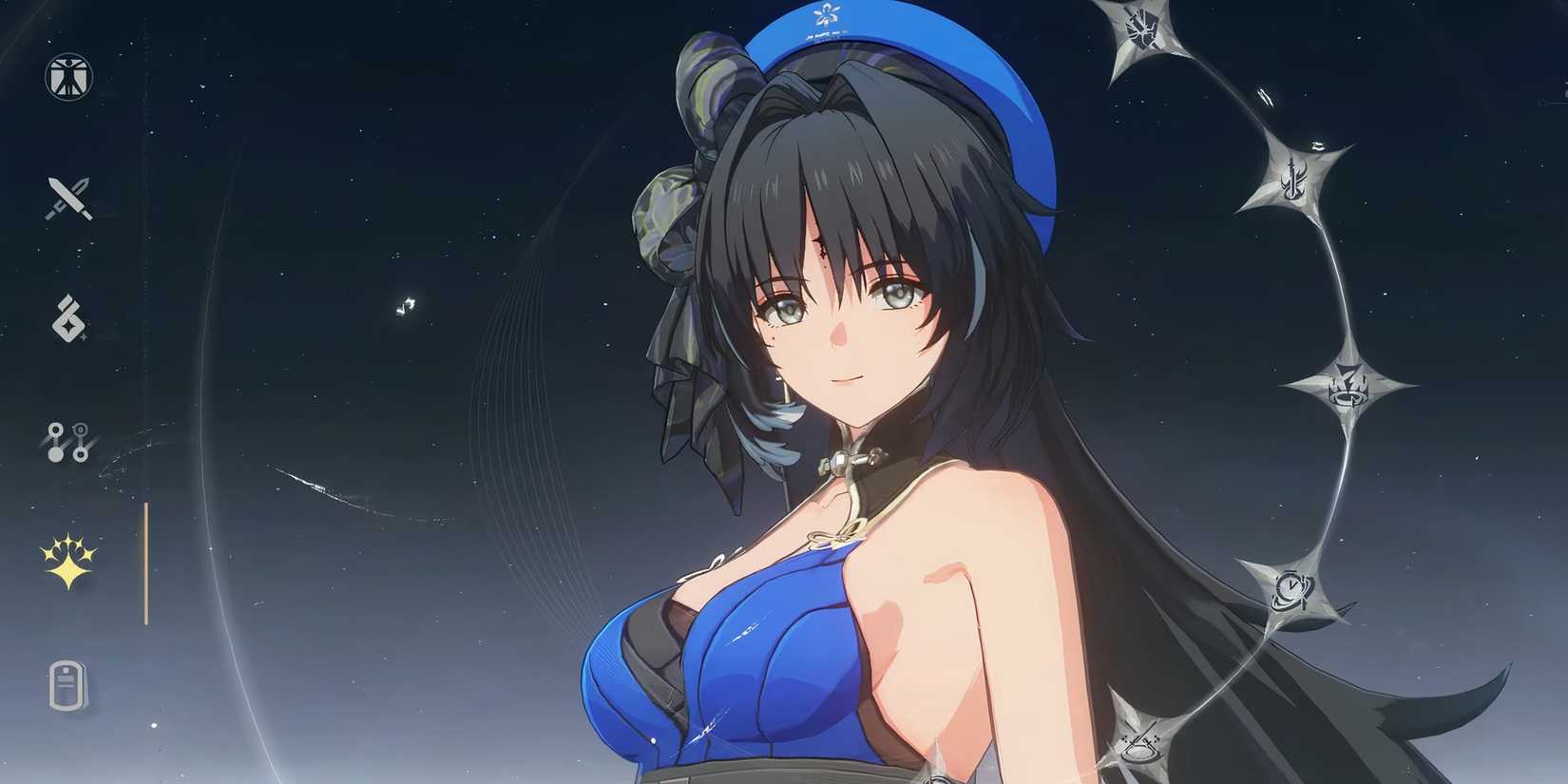Open the Forte skill circuit icon
This screenshot has width=1568, height=784.
[x=67, y=442]
